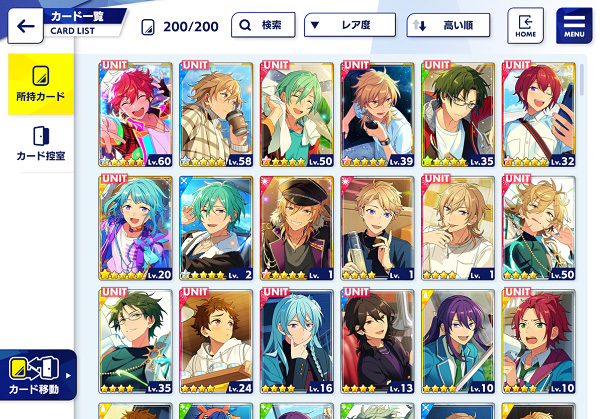Pick the Lv.32 winking red-haired card

[x=538, y=113]
